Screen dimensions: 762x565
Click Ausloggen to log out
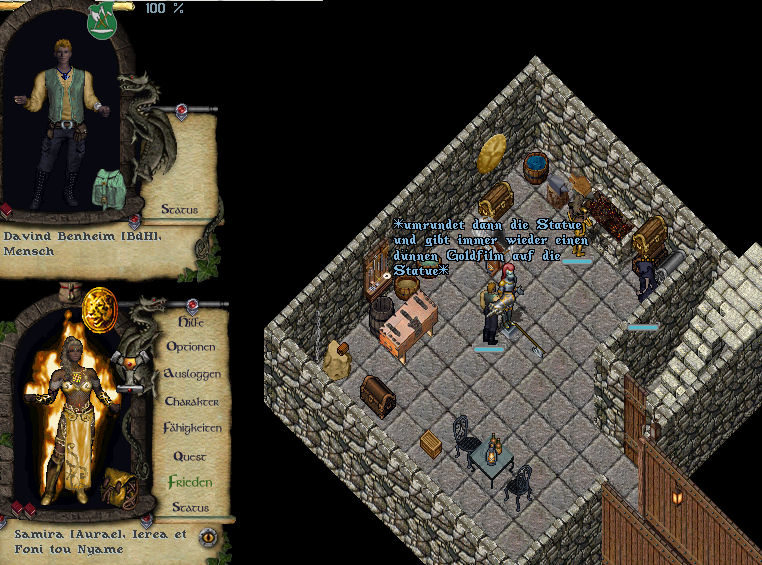pyautogui.click(x=192, y=374)
